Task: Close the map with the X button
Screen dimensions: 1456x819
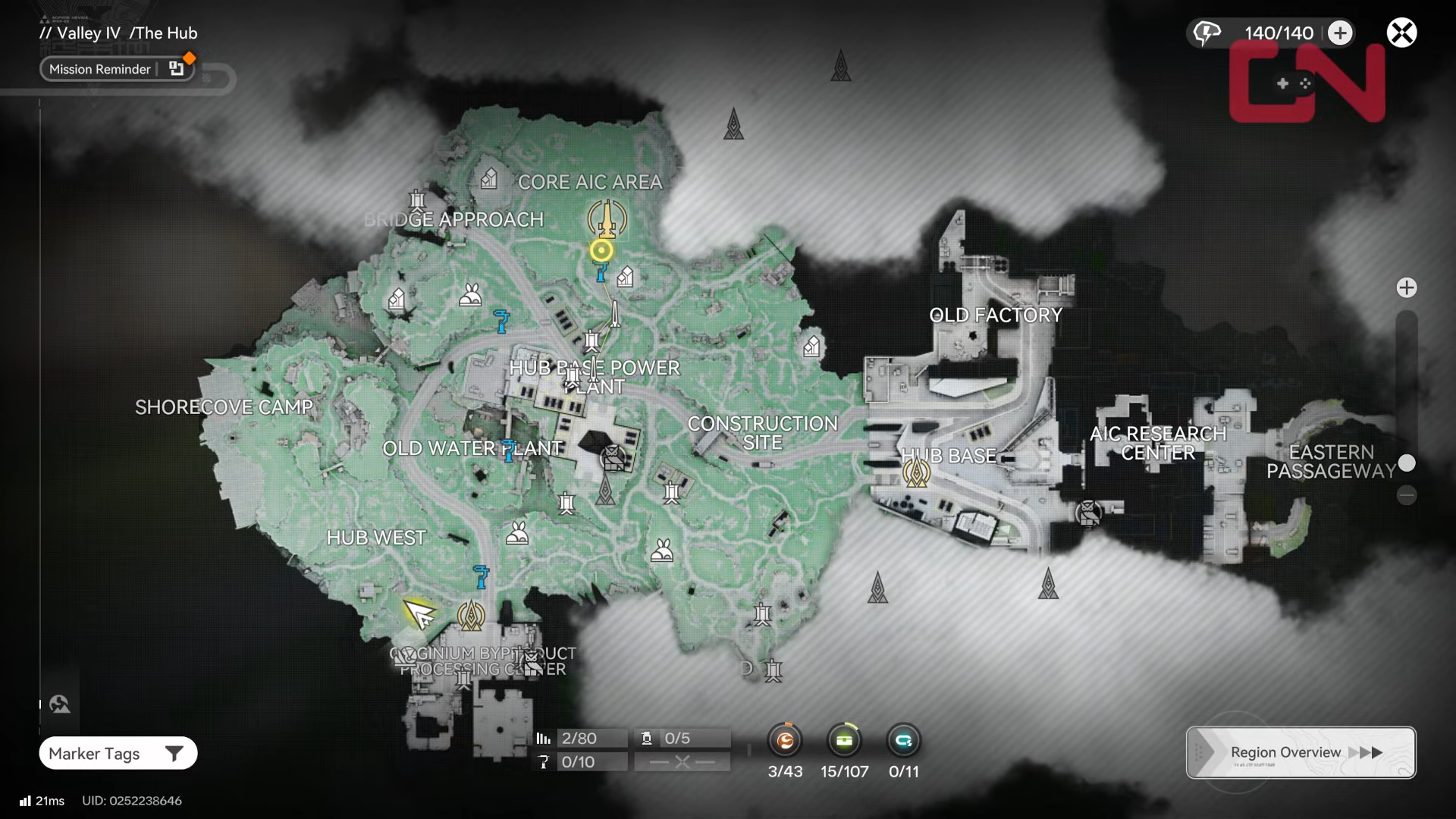Action: [x=1401, y=33]
